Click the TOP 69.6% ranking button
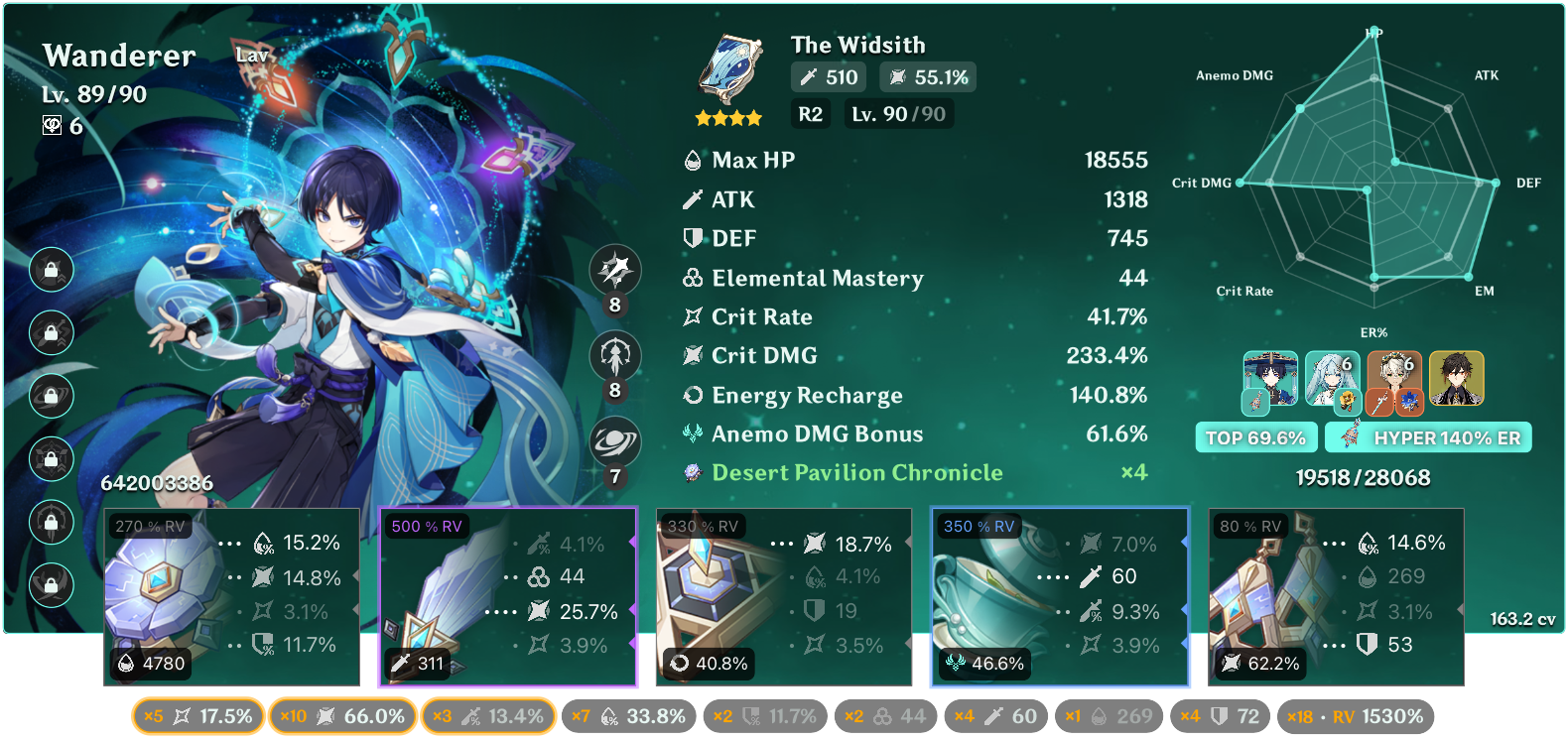This screenshot has width=1568, height=741. click(x=1255, y=436)
